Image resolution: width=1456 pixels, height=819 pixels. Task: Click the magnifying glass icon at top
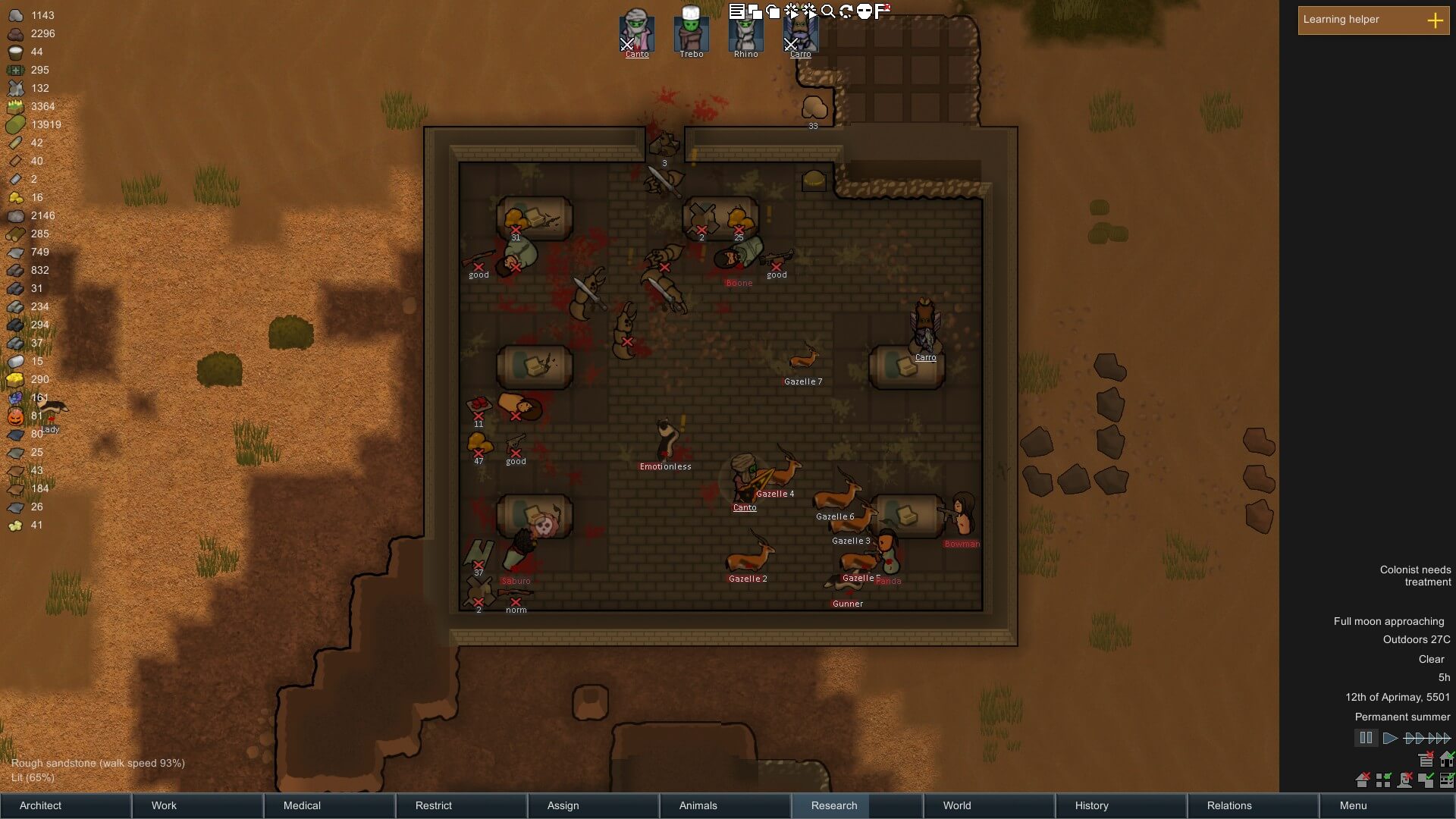pos(828,11)
